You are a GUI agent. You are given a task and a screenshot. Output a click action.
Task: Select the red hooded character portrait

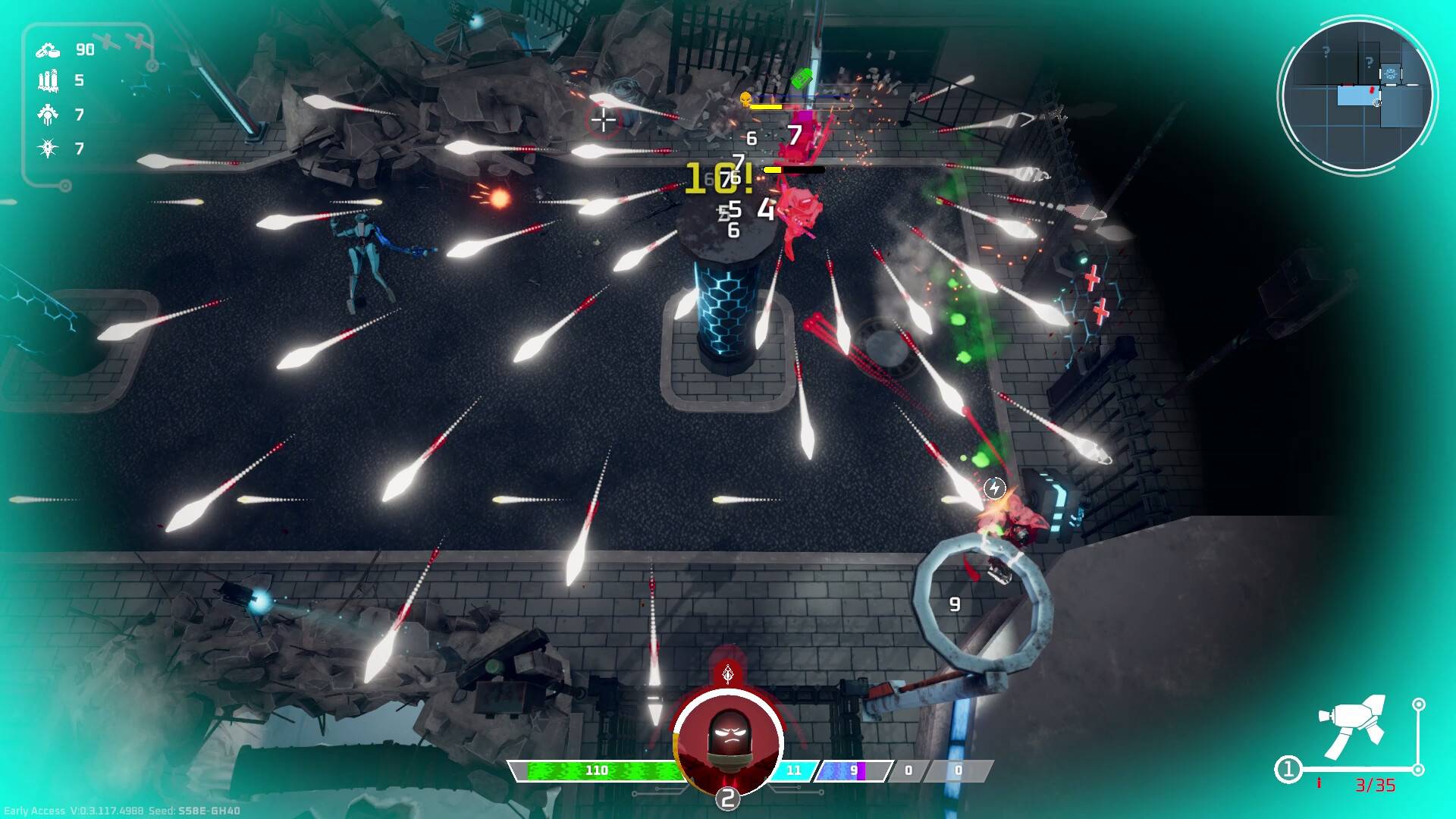tap(728, 741)
